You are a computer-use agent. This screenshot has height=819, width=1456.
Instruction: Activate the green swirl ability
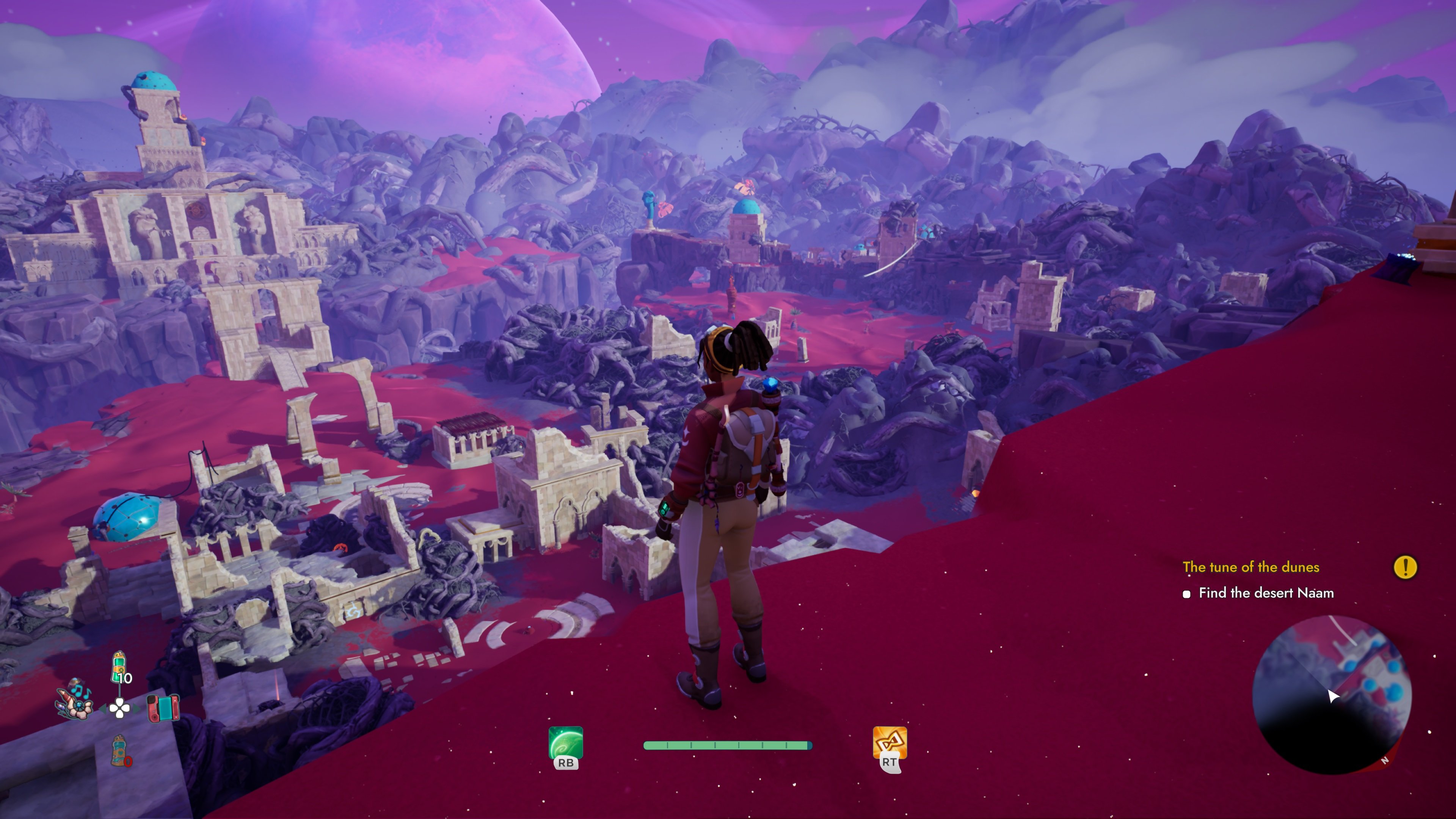[565, 743]
